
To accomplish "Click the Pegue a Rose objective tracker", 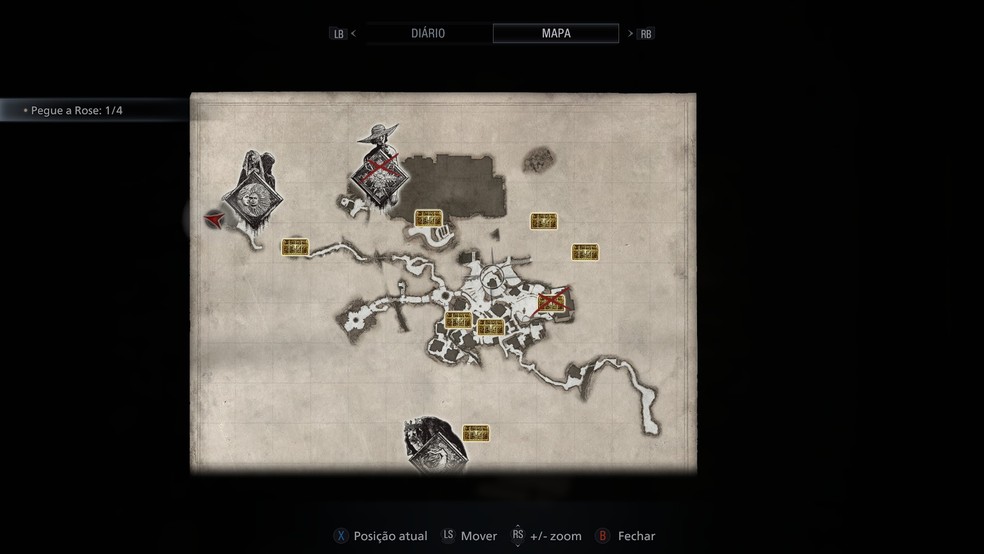I will pyautogui.click(x=74, y=110).
